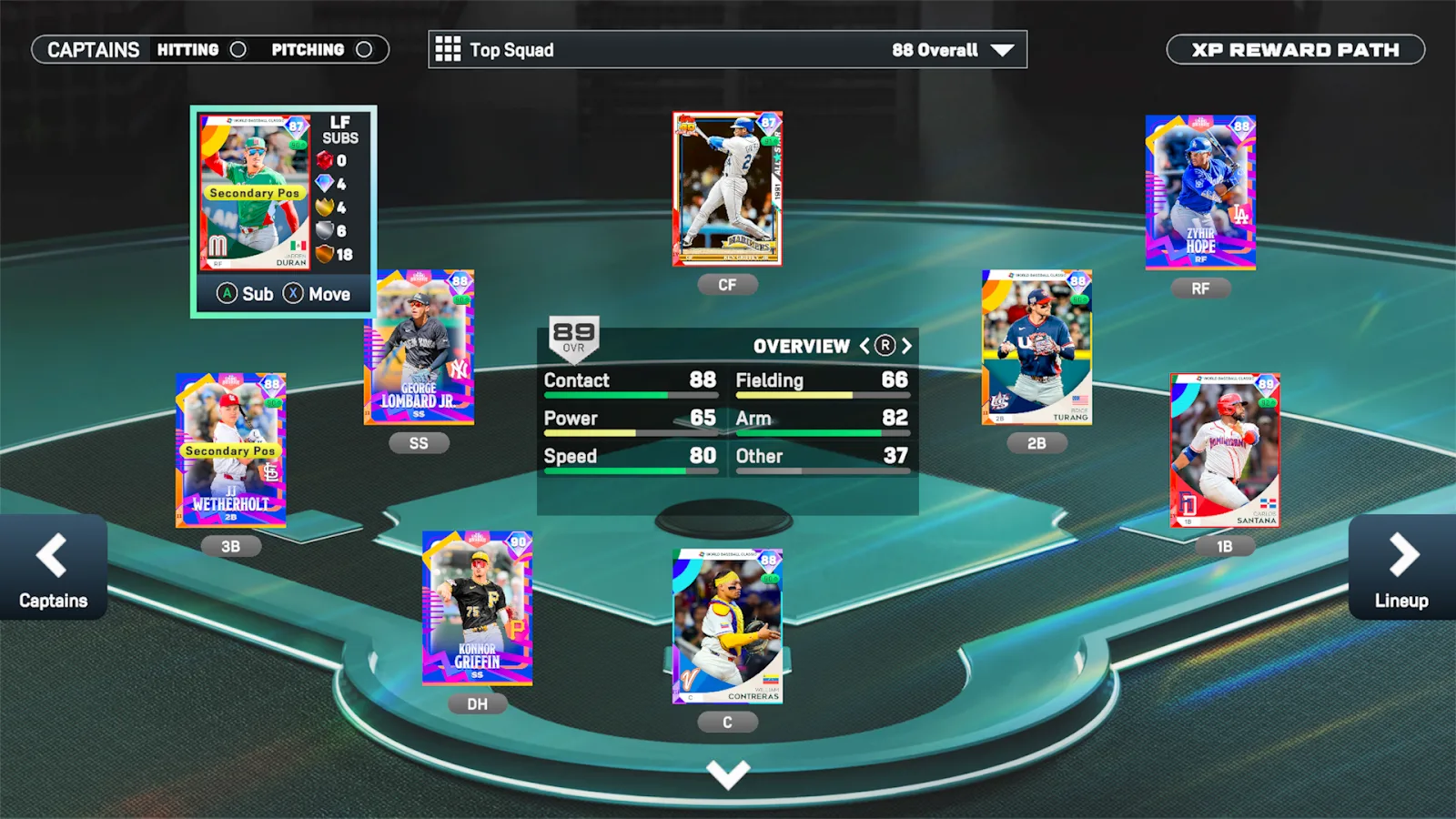This screenshot has height=819, width=1456.
Task: Select the Duran left field card
Action: [x=255, y=193]
